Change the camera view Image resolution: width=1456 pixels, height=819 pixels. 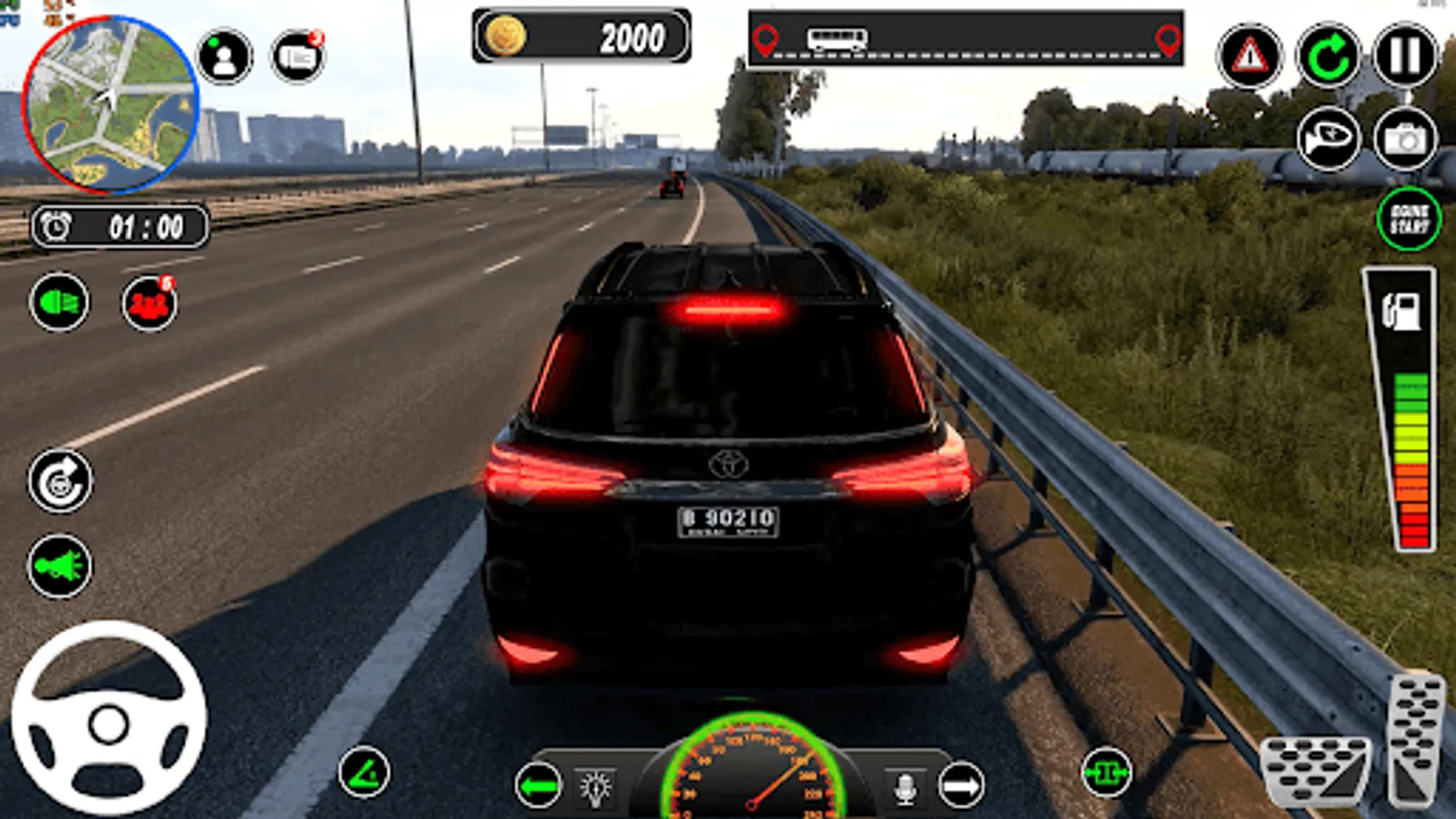pyautogui.click(x=1405, y=139)
